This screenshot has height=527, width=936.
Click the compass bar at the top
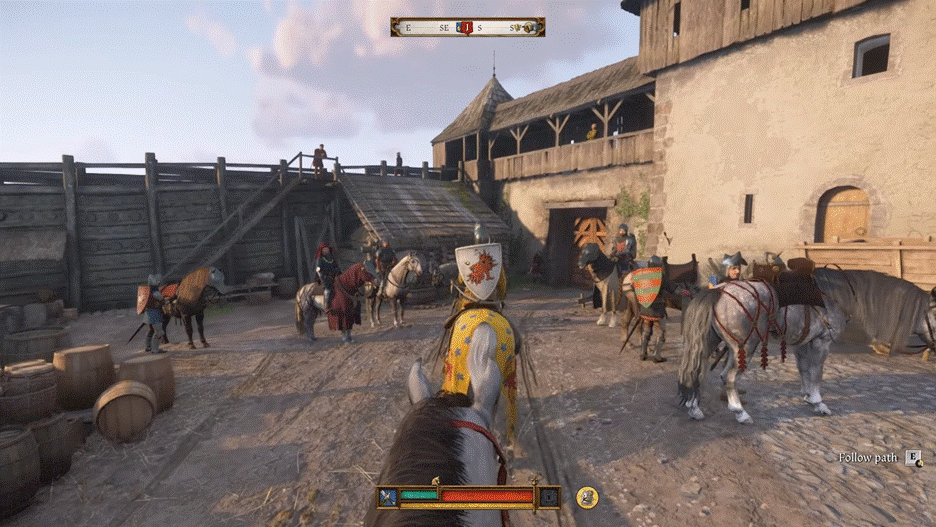pyautogui.click(x=468, y=27)
